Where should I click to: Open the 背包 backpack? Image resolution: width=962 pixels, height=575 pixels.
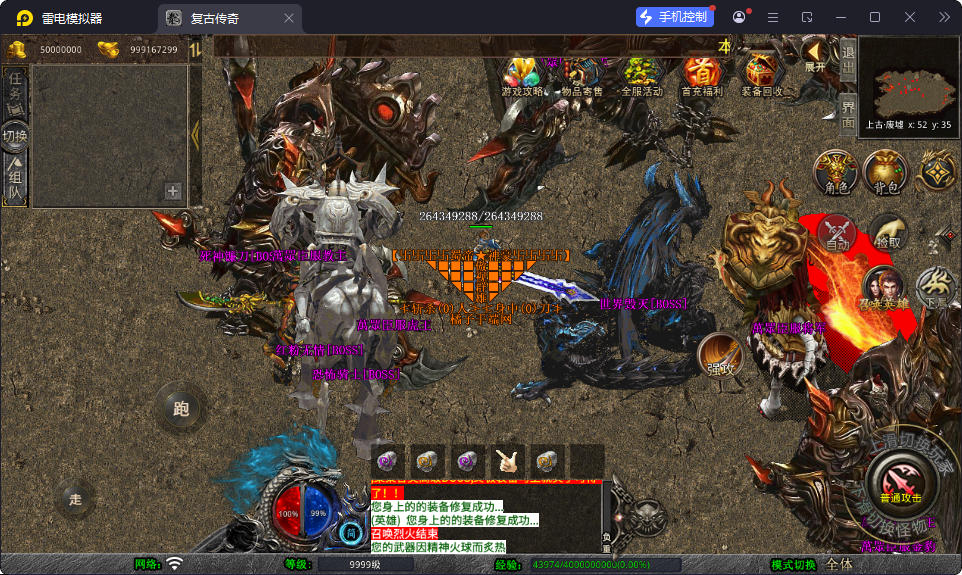click(884, 172)
